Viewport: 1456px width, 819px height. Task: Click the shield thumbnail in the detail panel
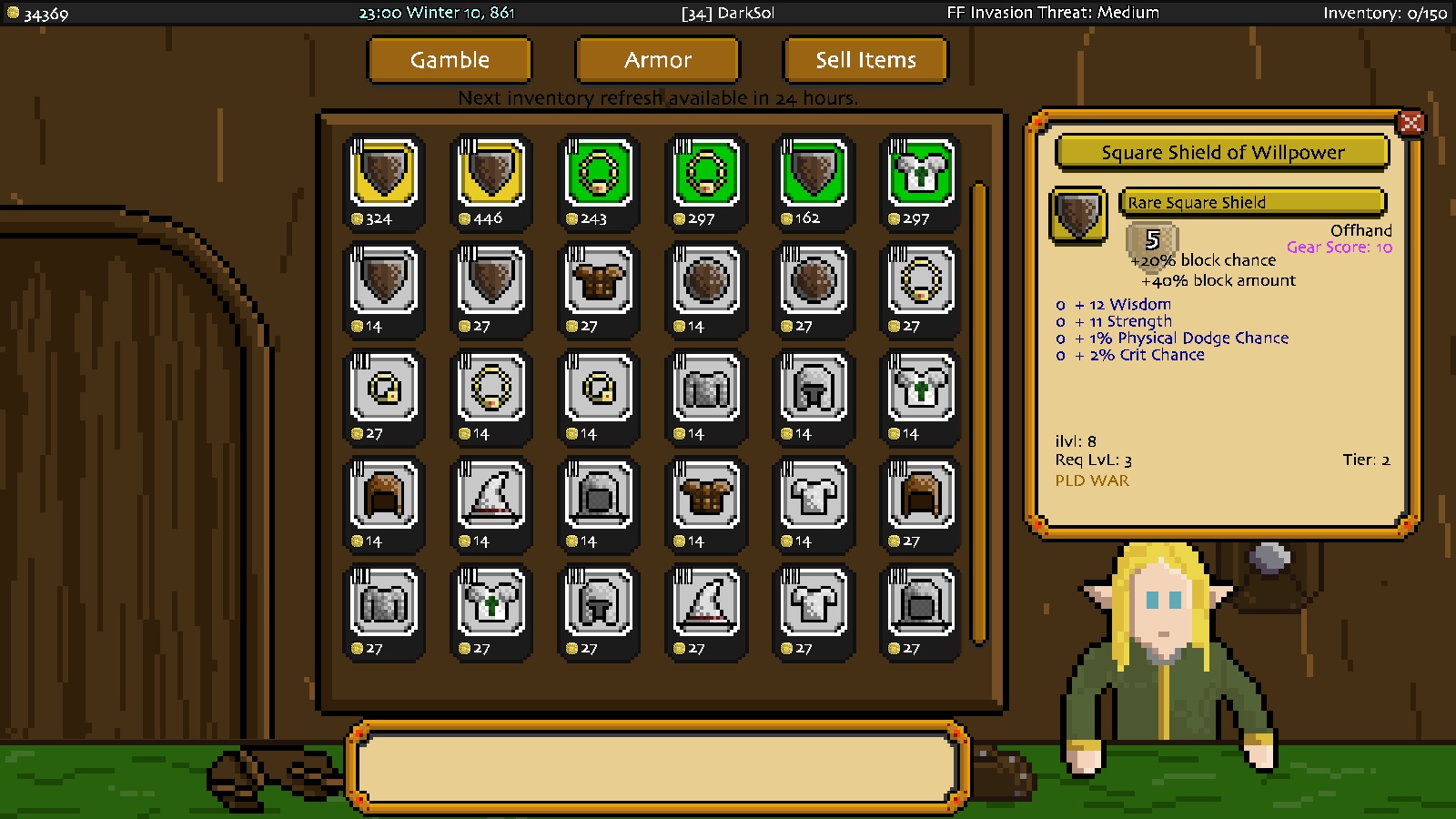coord(1078,214)
